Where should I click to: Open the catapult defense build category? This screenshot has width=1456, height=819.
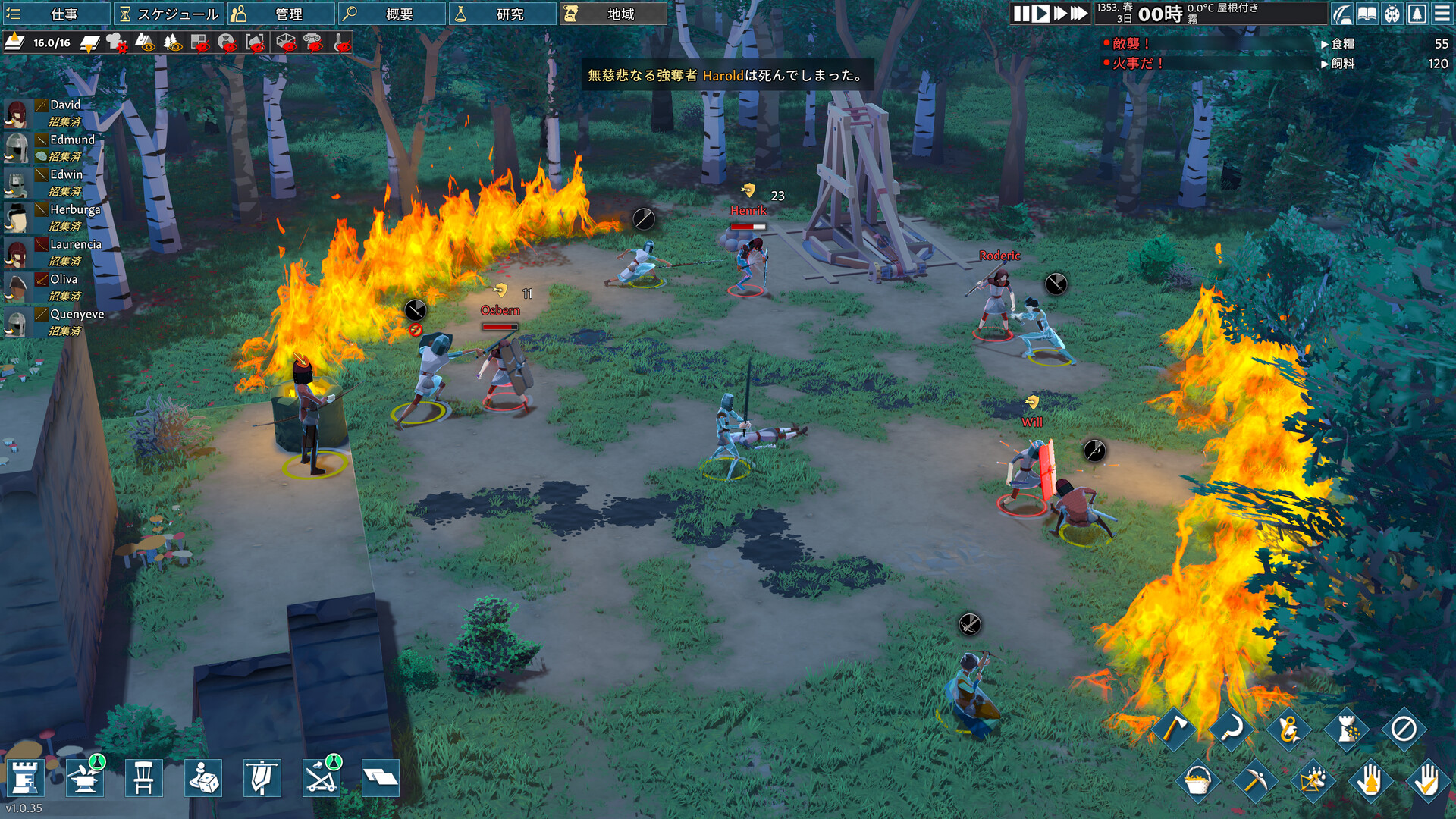coord(322,778)
